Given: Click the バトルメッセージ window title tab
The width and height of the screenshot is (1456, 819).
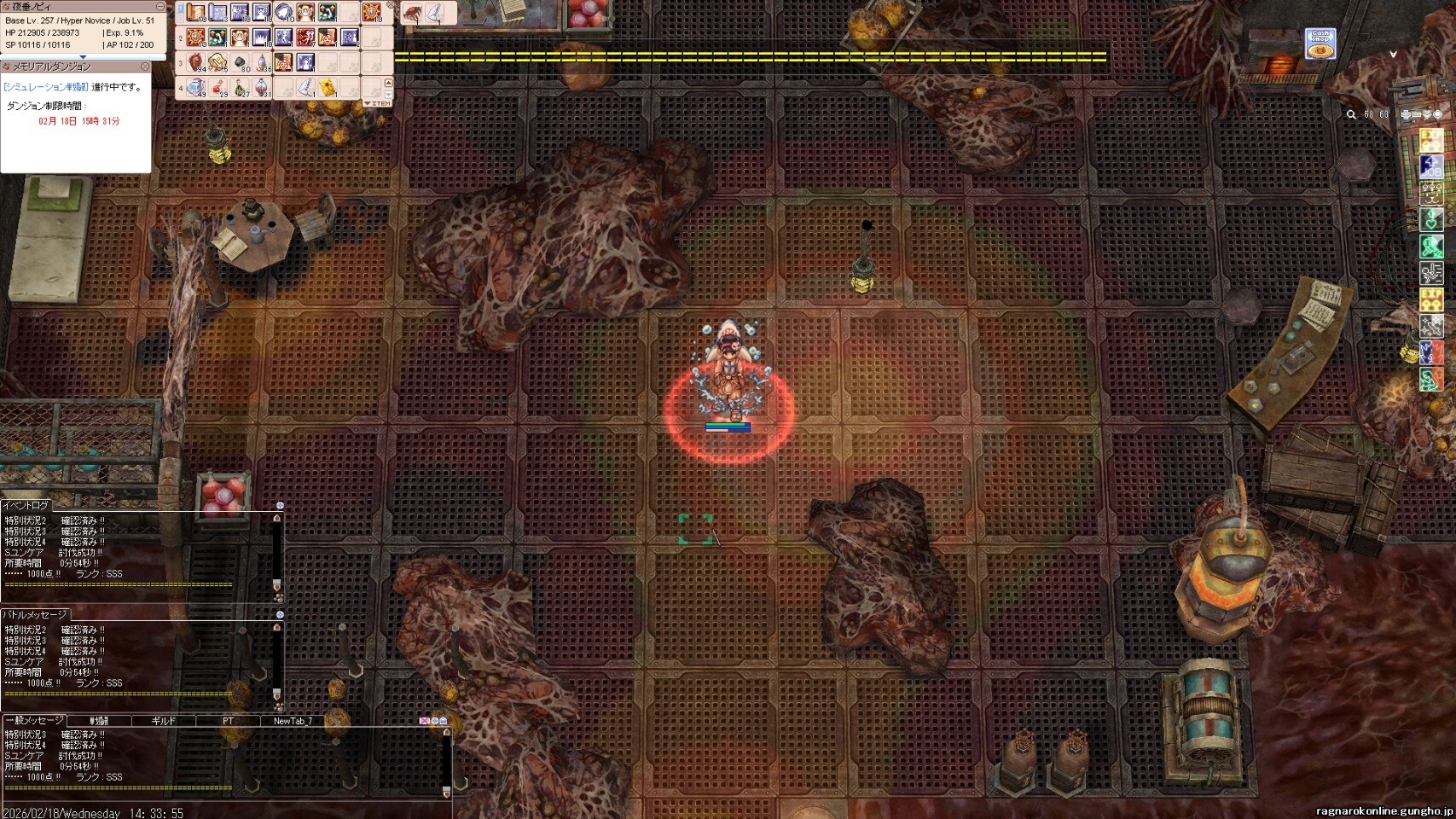Looking at the screenshot, I should click(34, 614).
